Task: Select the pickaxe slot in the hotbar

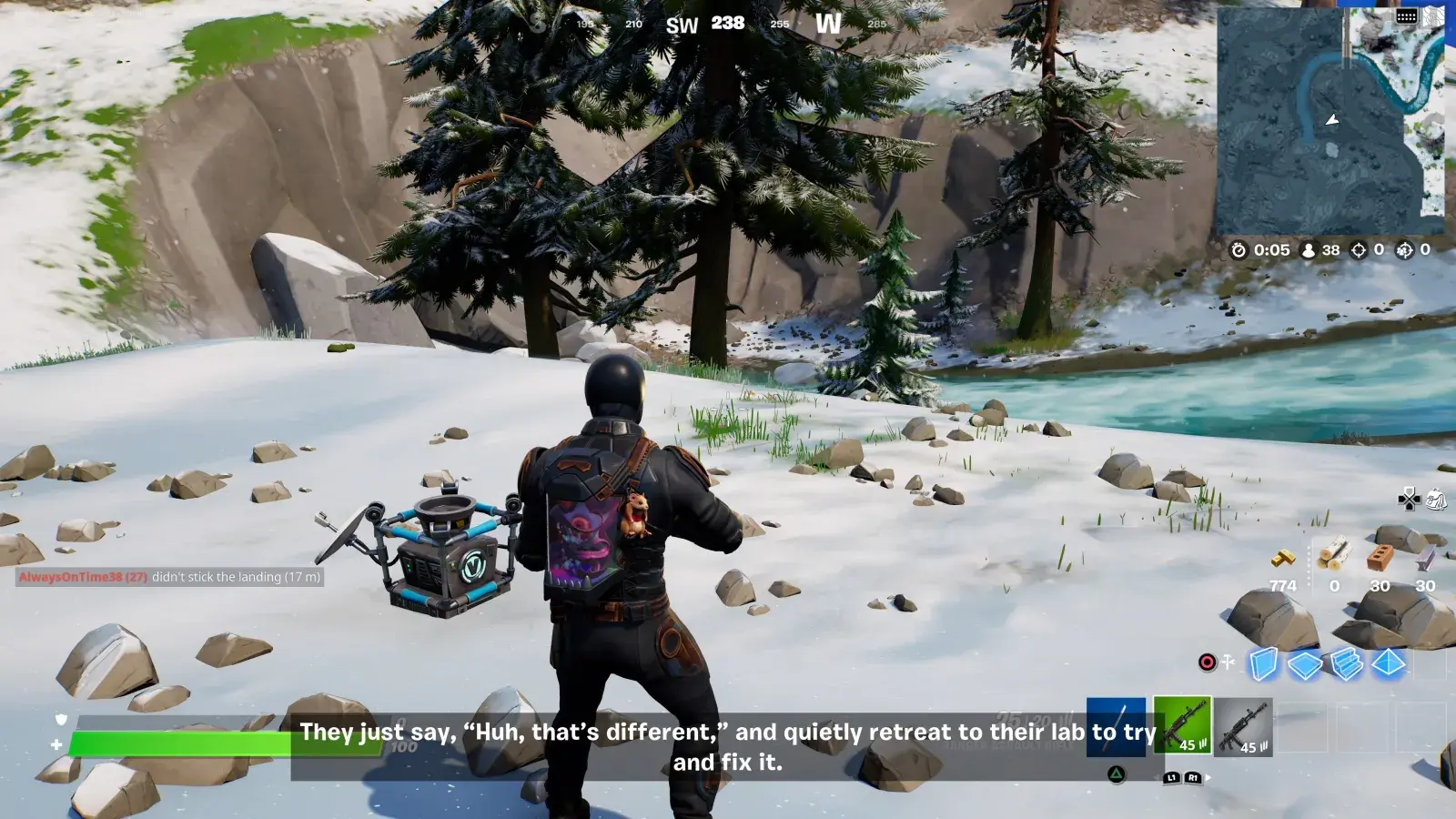Action: pos(1117,725)
